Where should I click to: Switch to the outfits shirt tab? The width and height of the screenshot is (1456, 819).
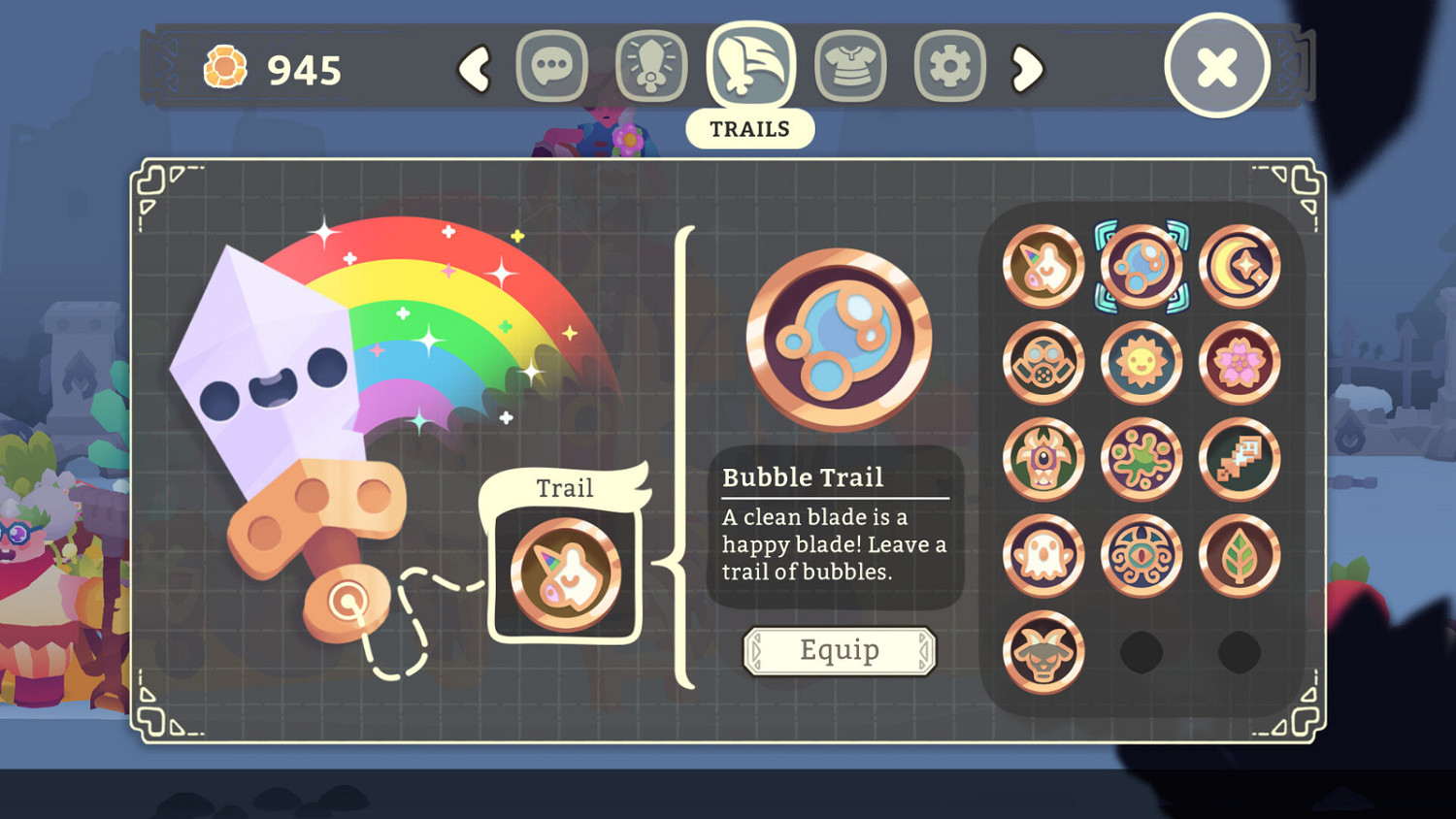click(849, 66)
